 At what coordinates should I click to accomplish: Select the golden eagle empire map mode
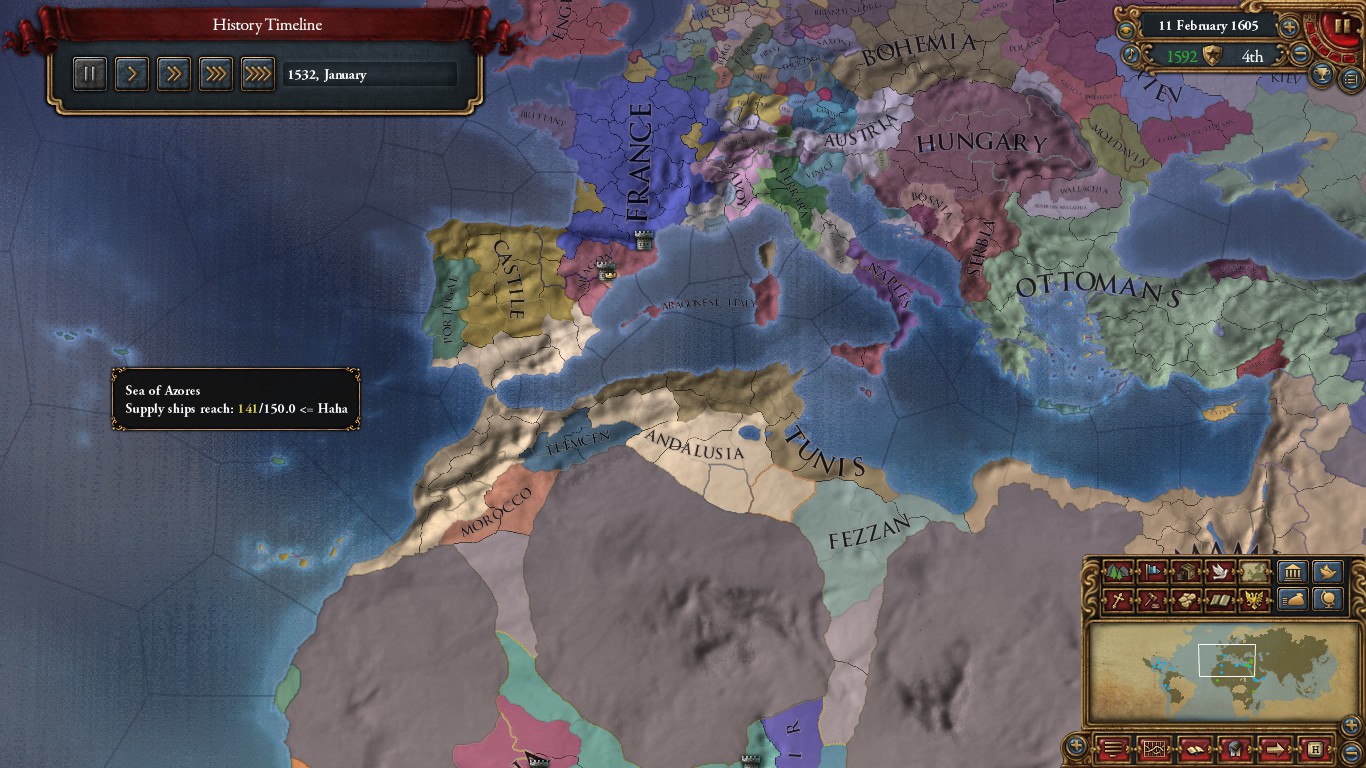(1253, 600)
